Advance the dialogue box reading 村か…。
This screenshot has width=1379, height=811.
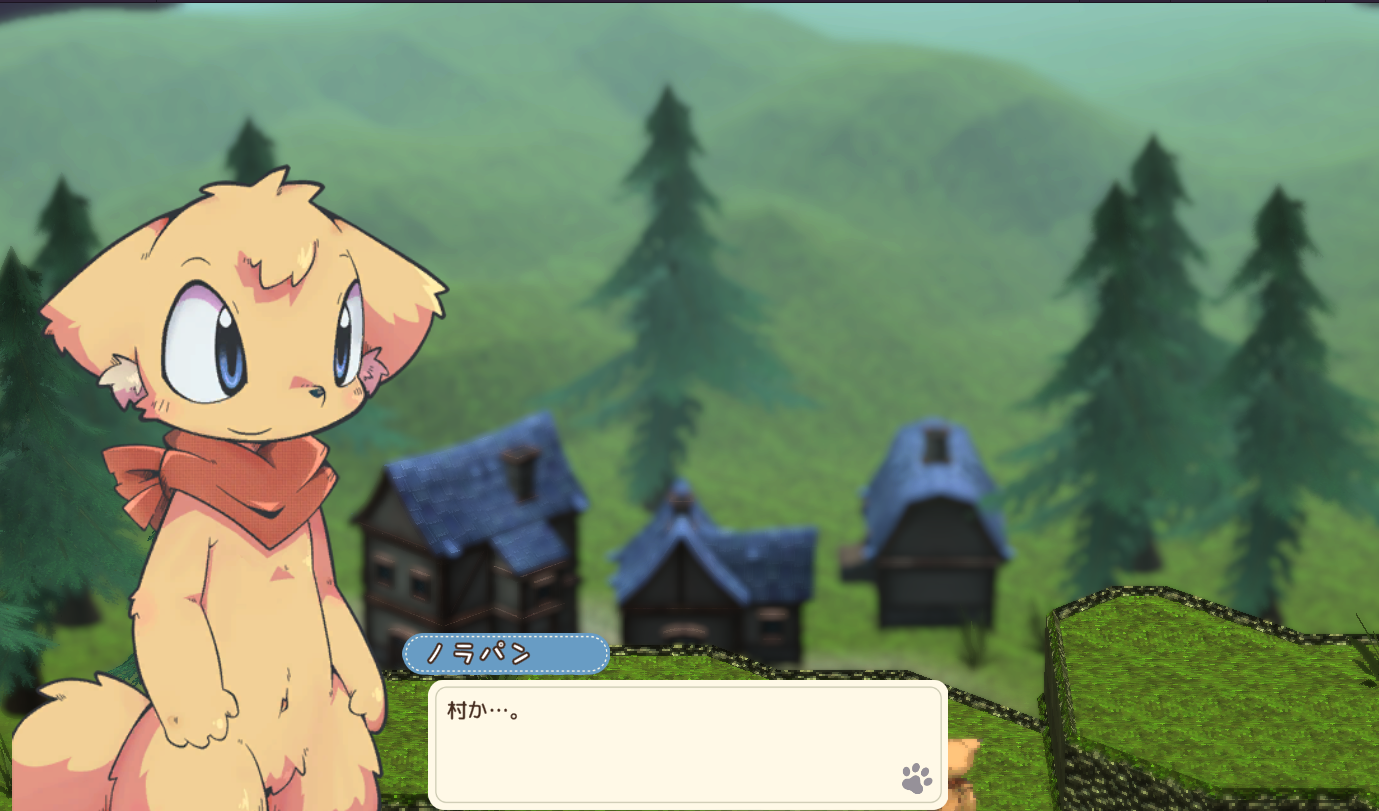pyautogui.click(x=687, y=744)
